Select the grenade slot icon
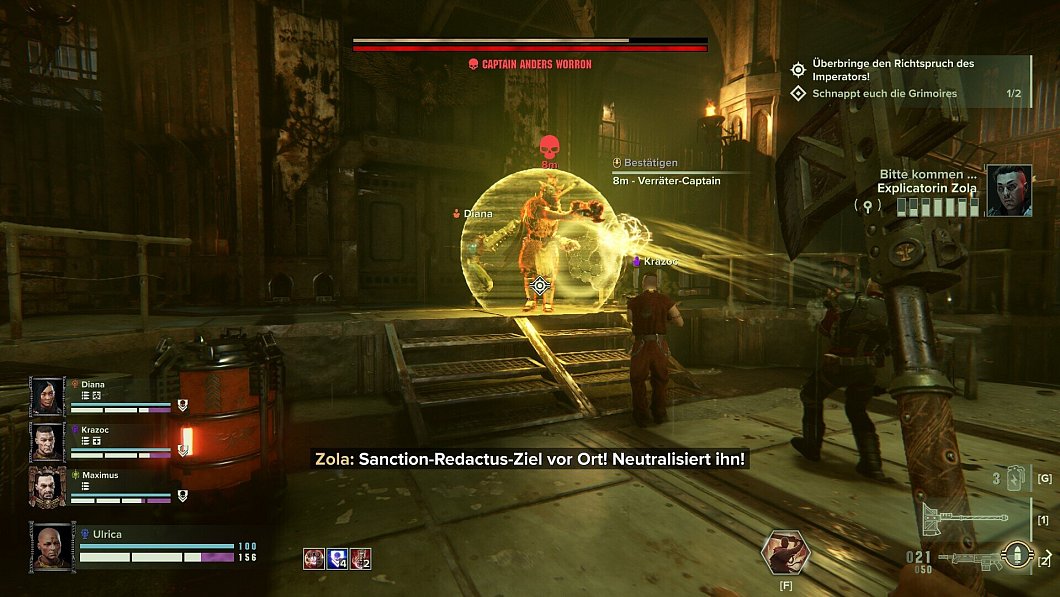Viewport: 1060px width, 597px height. click(1013, 478)
